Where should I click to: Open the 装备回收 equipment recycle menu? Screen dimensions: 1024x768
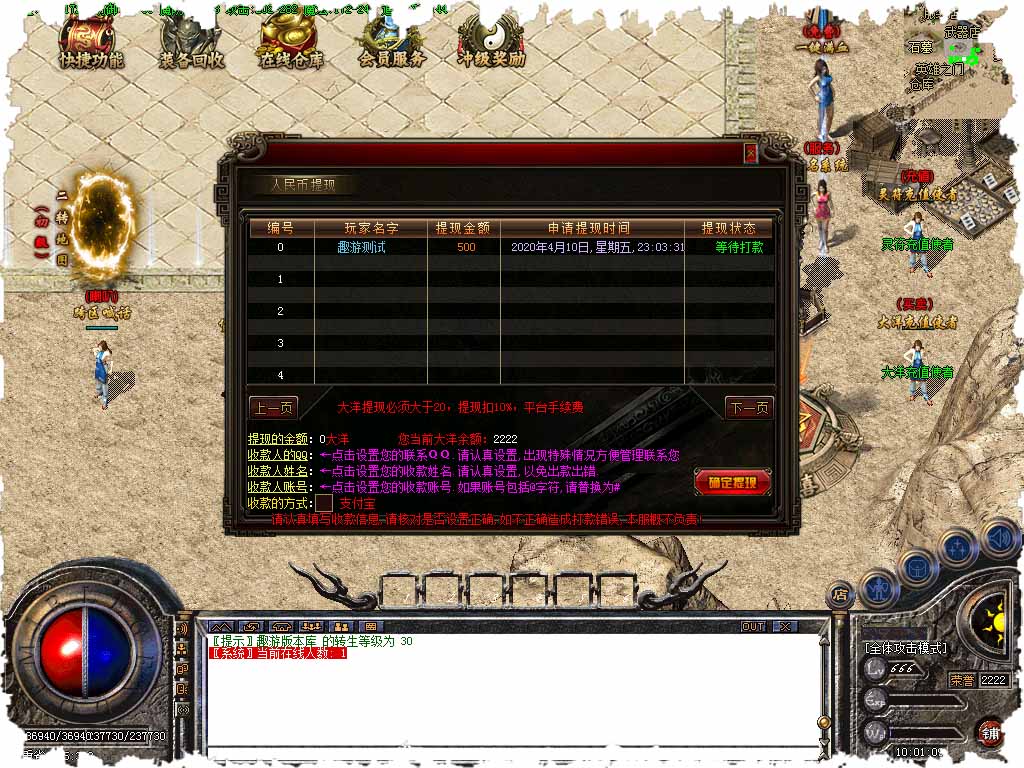[x=192, y=42]
